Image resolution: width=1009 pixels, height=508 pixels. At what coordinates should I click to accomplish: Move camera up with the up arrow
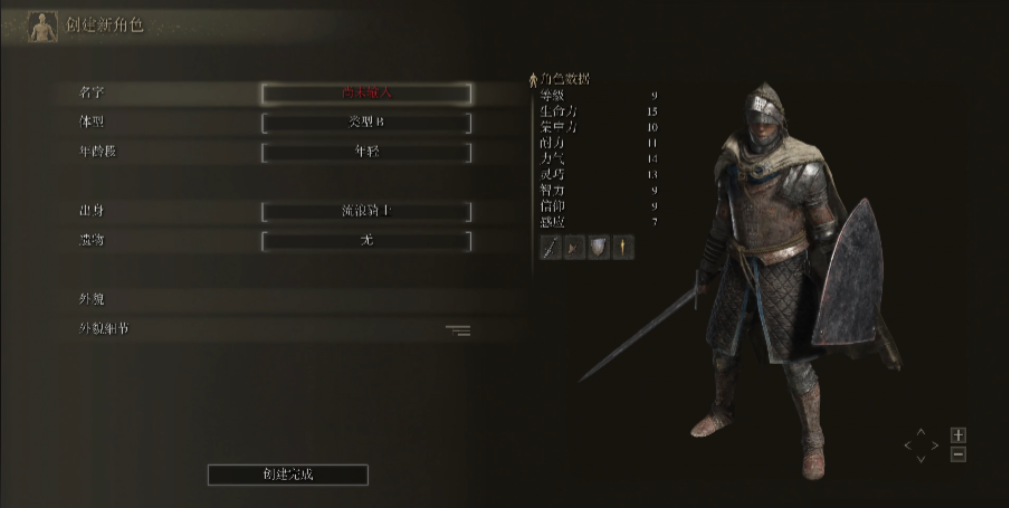921,433
